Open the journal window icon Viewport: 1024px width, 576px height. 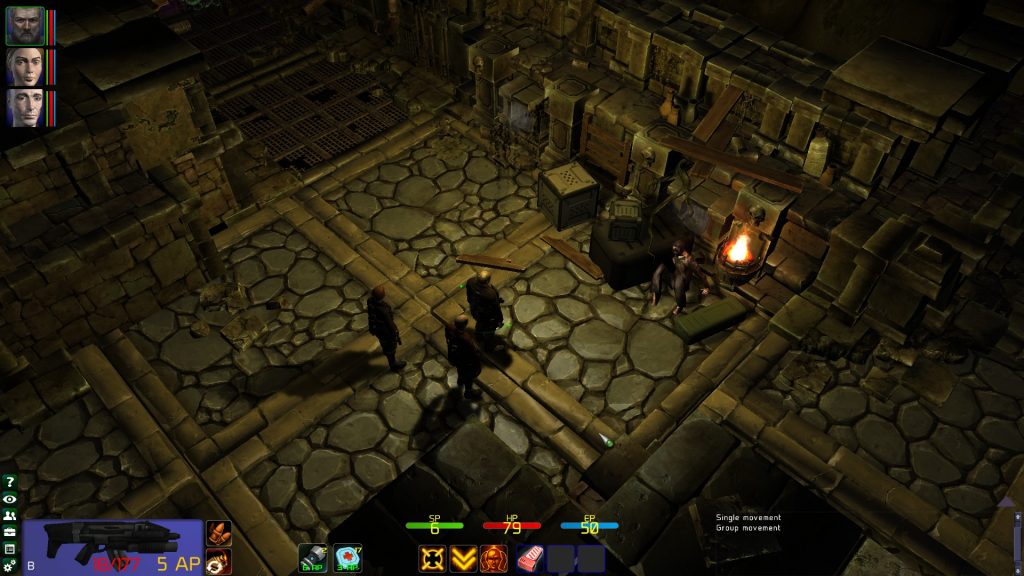[x=10, y=549]
